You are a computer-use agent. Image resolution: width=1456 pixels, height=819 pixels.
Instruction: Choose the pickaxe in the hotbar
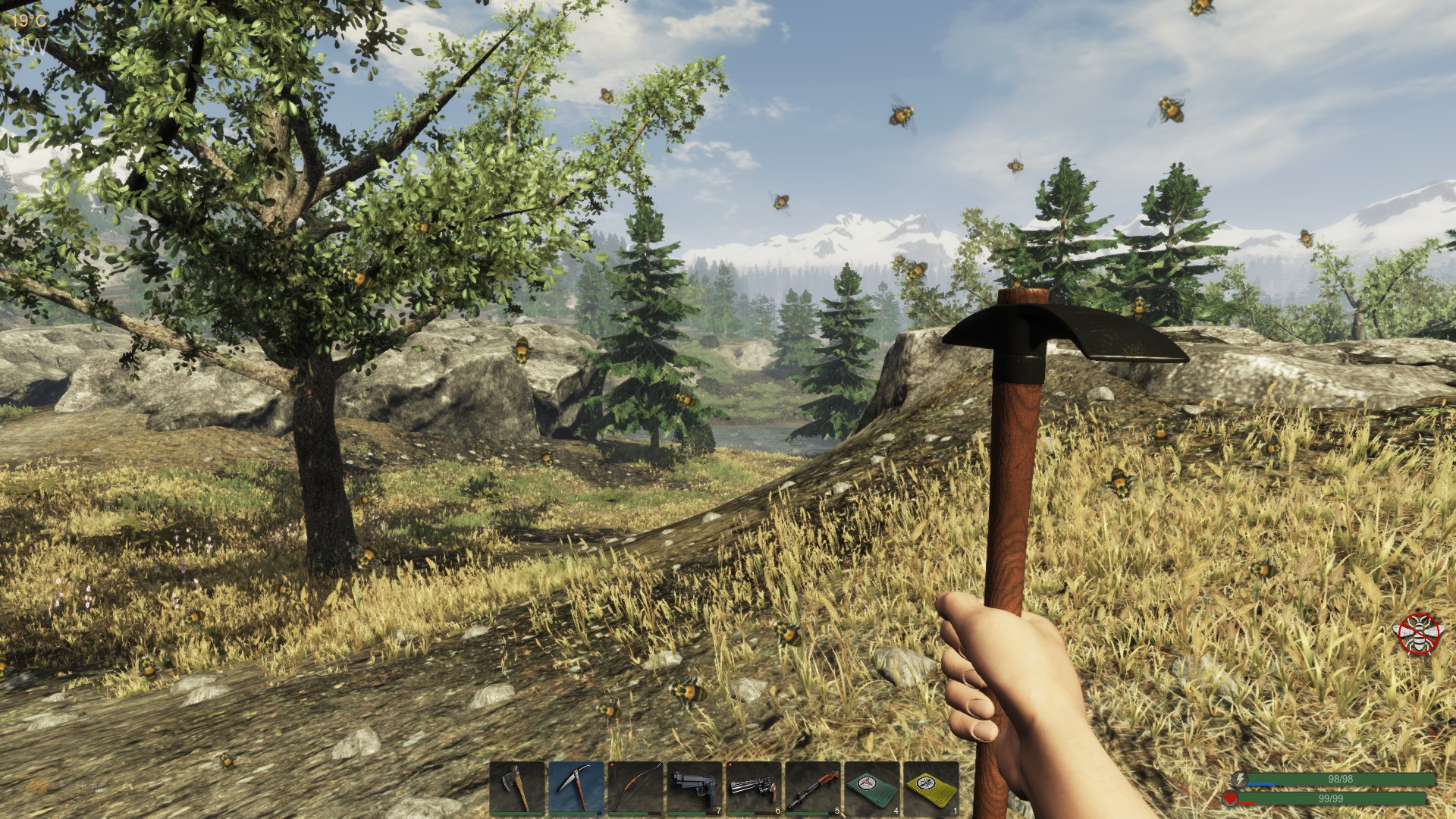[x=576, y=788]
